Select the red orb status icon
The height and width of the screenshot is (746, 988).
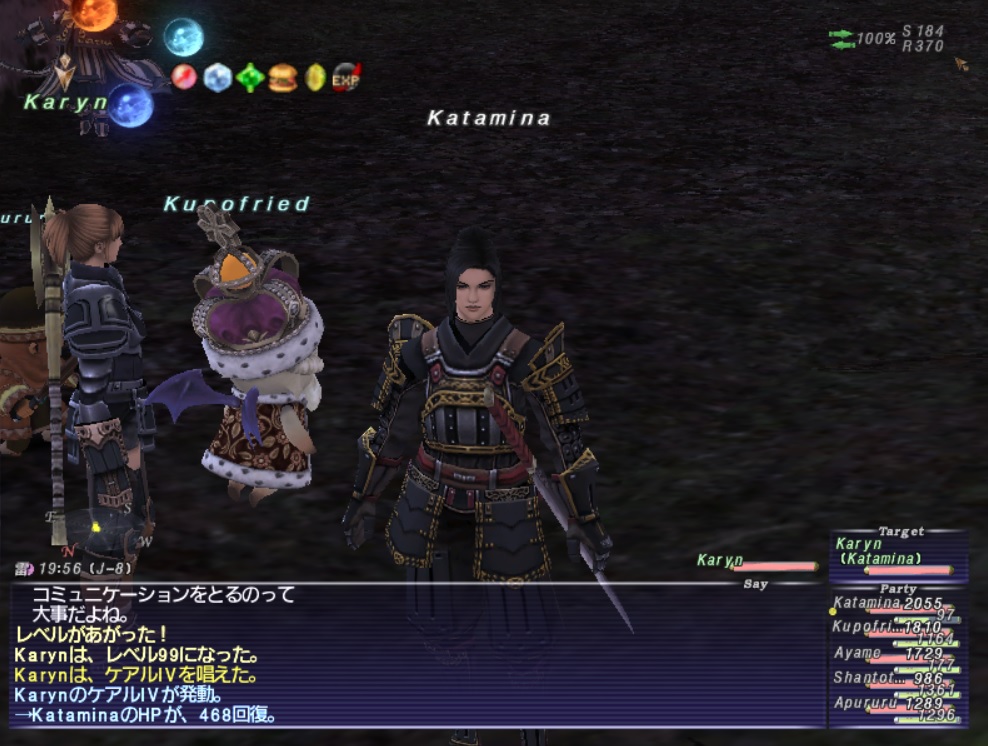point(184,77)
